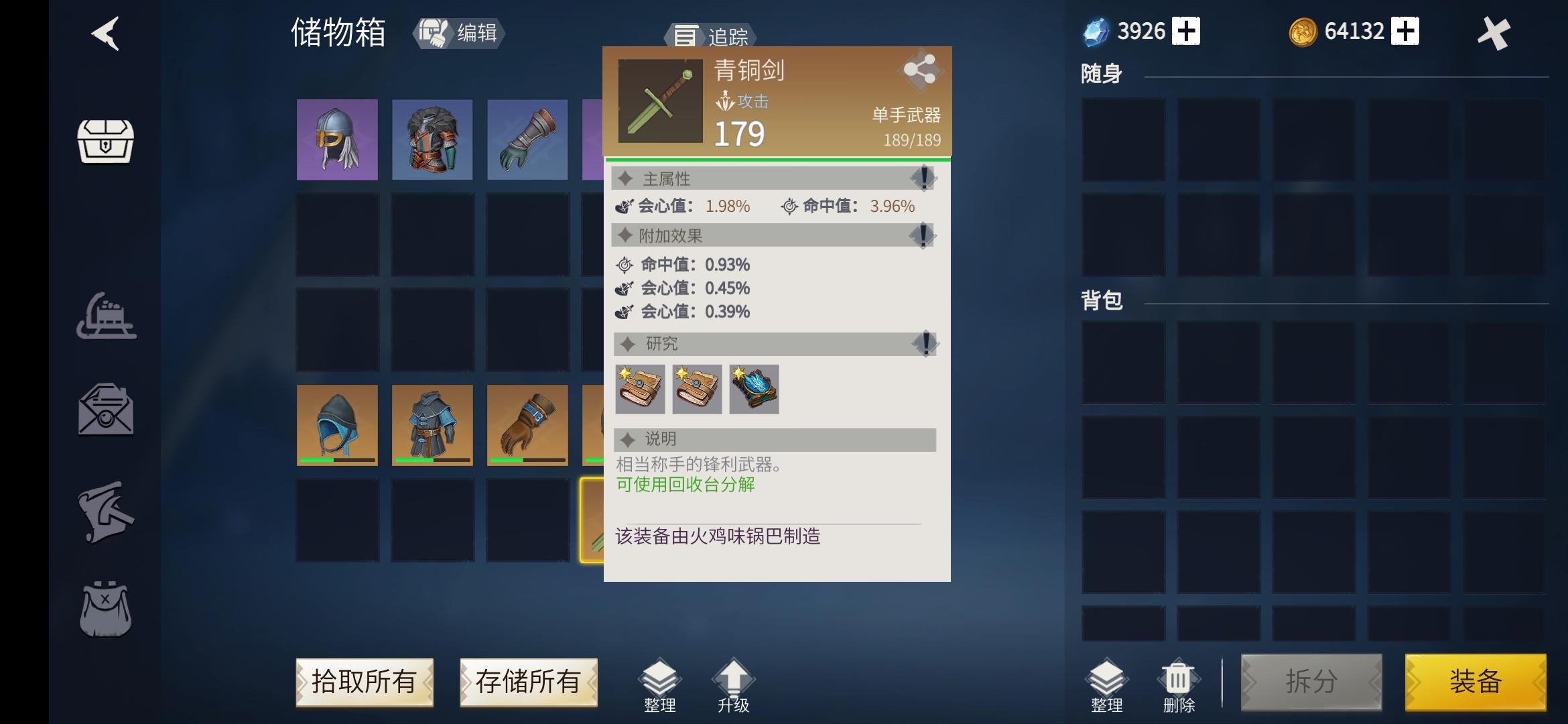The height and width of the screenshot is (724, 1568).
Task: Select the blue research gem thumbnail under 研究
Action: click(x=753, y=390)
